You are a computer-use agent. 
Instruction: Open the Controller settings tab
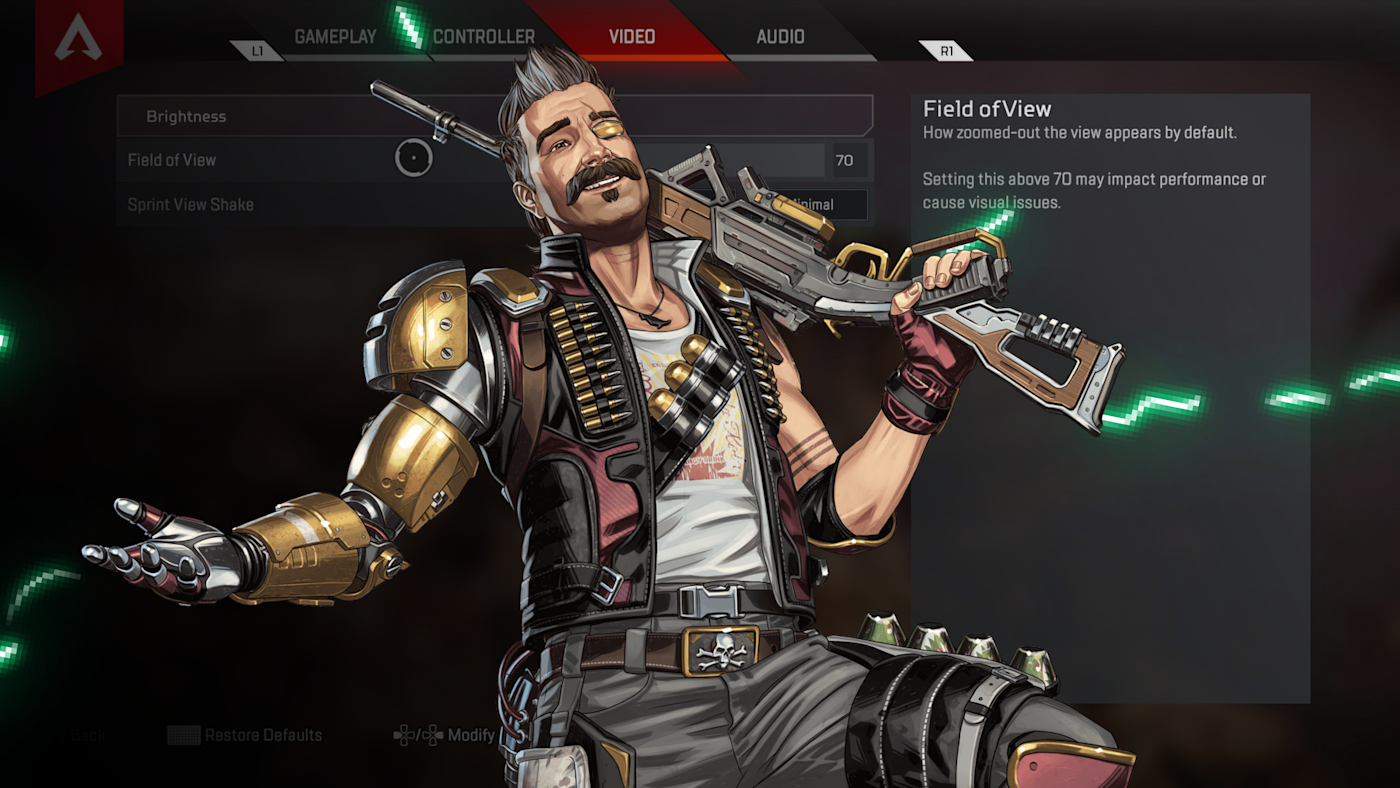484,37
